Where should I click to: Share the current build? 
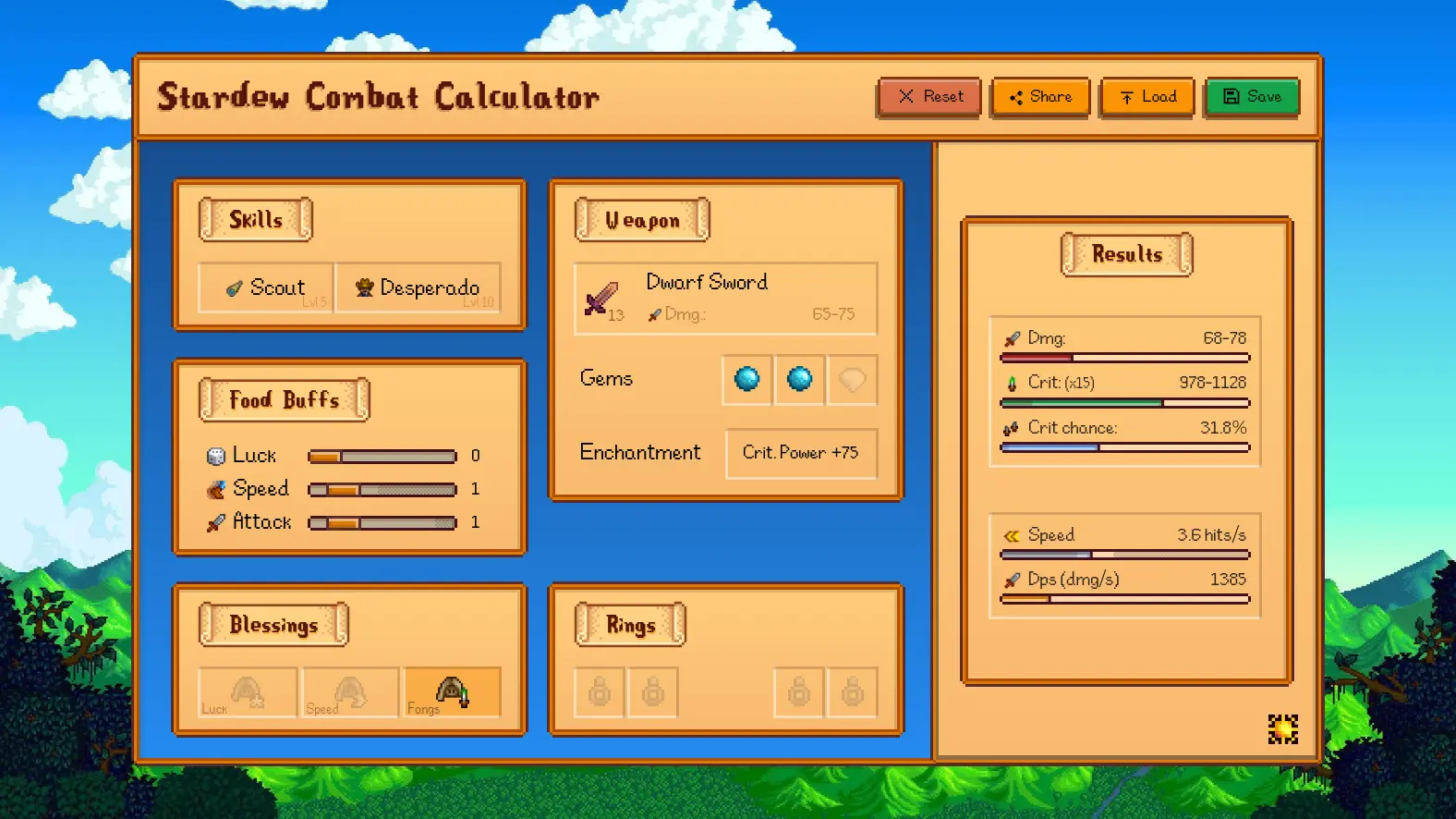1040,97
